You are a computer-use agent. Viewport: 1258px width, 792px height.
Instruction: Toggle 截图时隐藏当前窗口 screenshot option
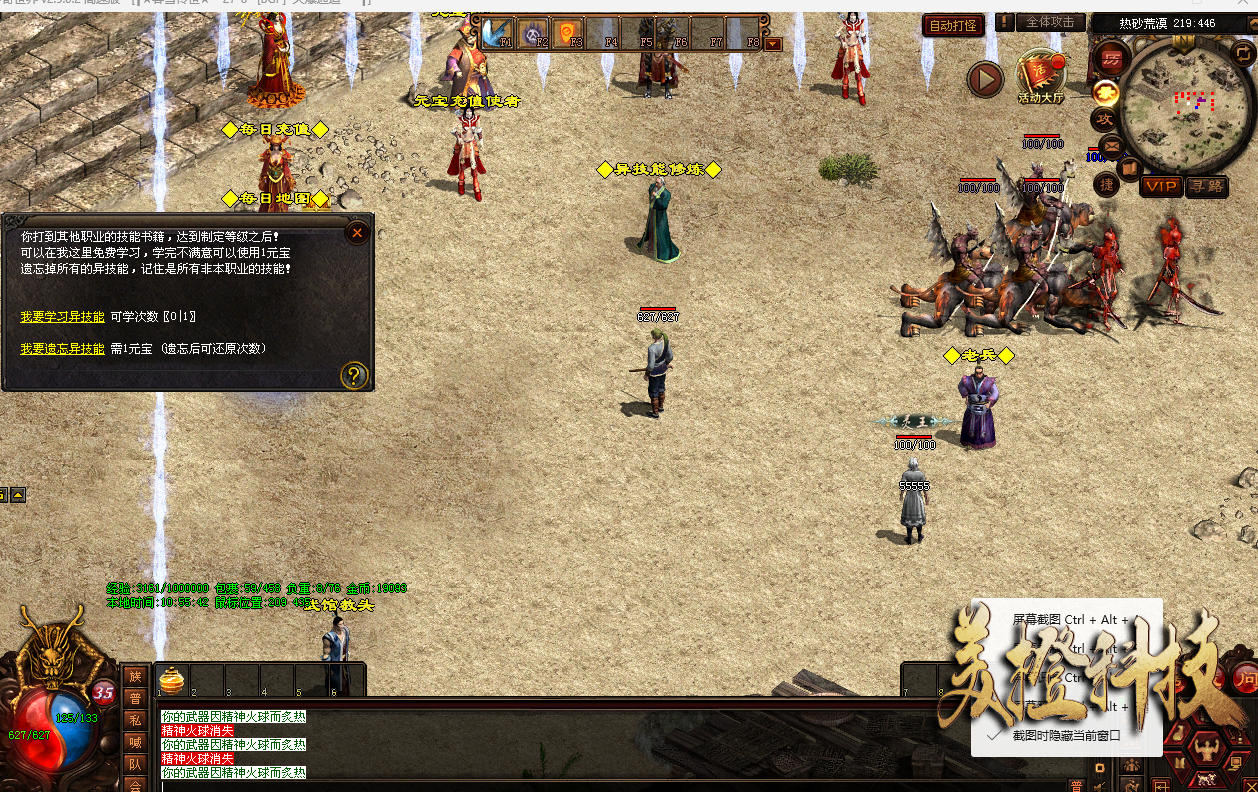click(1064, 735)
